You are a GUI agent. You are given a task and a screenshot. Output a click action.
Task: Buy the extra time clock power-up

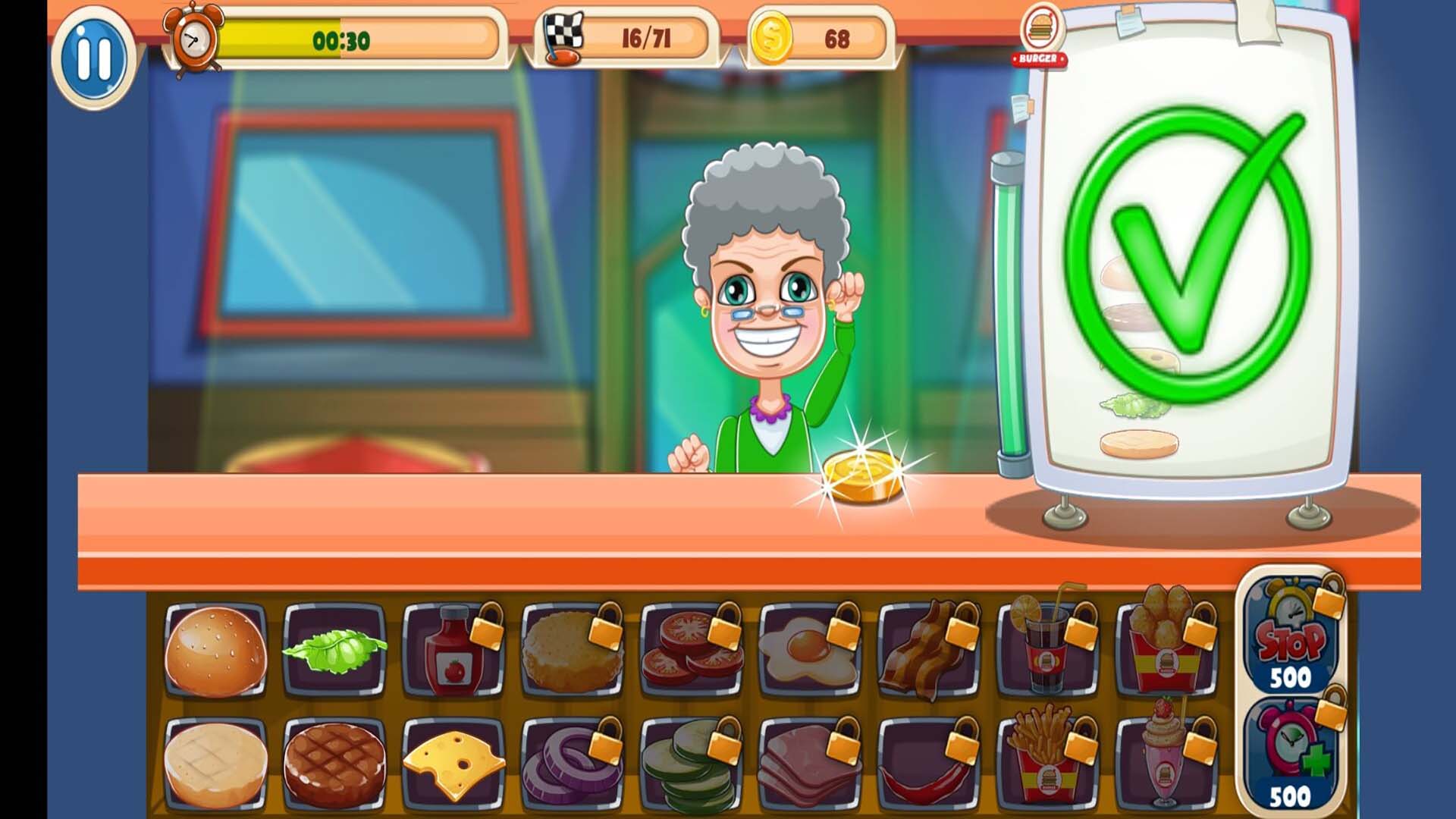coord(1290,758)
